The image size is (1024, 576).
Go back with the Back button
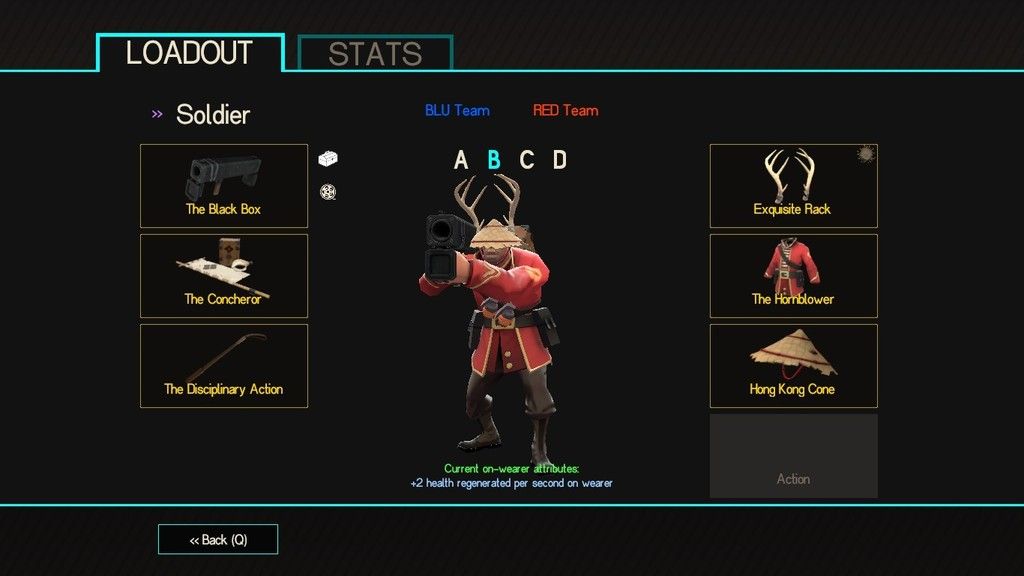click(218, 540)
